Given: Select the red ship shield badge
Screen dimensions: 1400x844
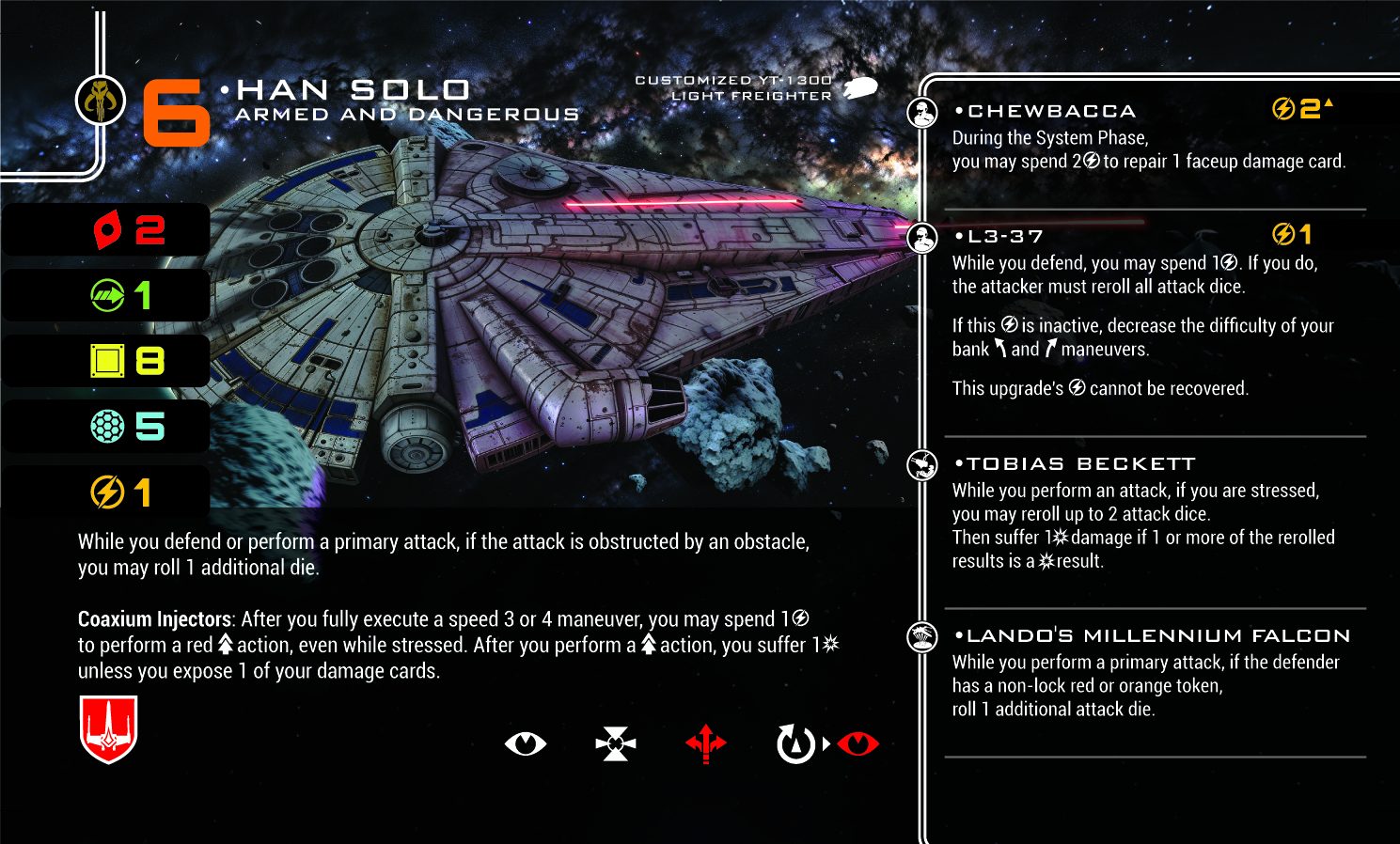Looking at the screenshot, I should click(109, 729).
